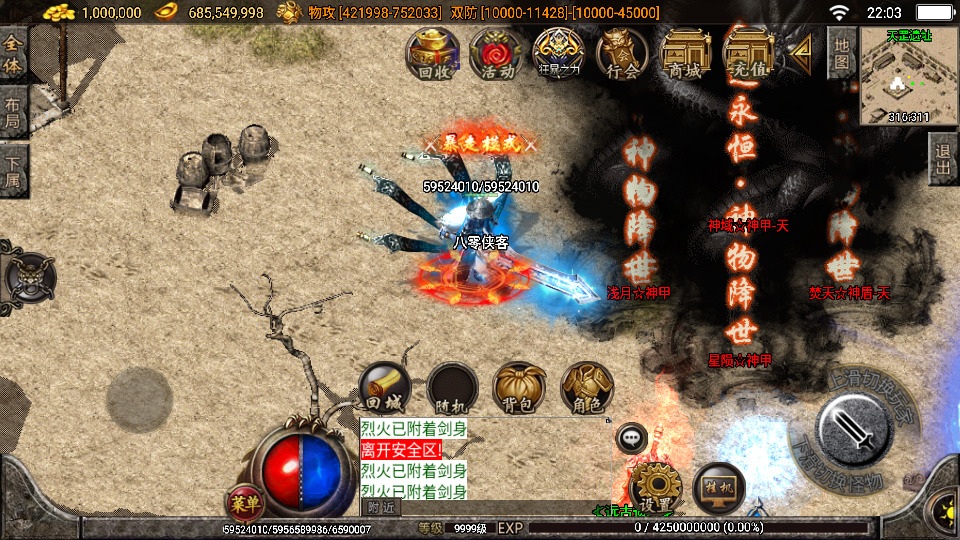Select the 布局 layout tab
The height and width of the screenshot is (540, 960).
click(x=14, y=112)
